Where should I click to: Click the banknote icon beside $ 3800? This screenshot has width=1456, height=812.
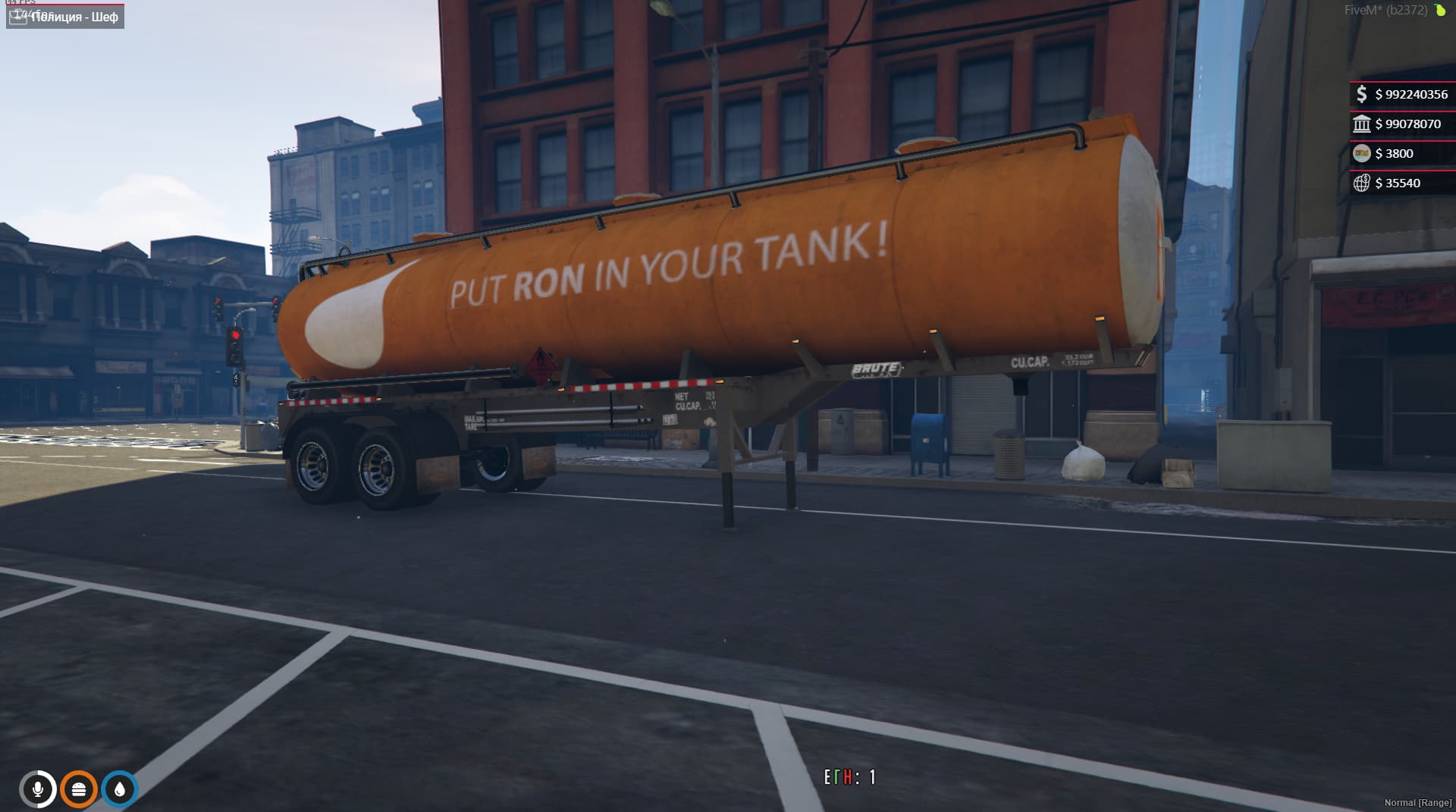coord(1361,153)
